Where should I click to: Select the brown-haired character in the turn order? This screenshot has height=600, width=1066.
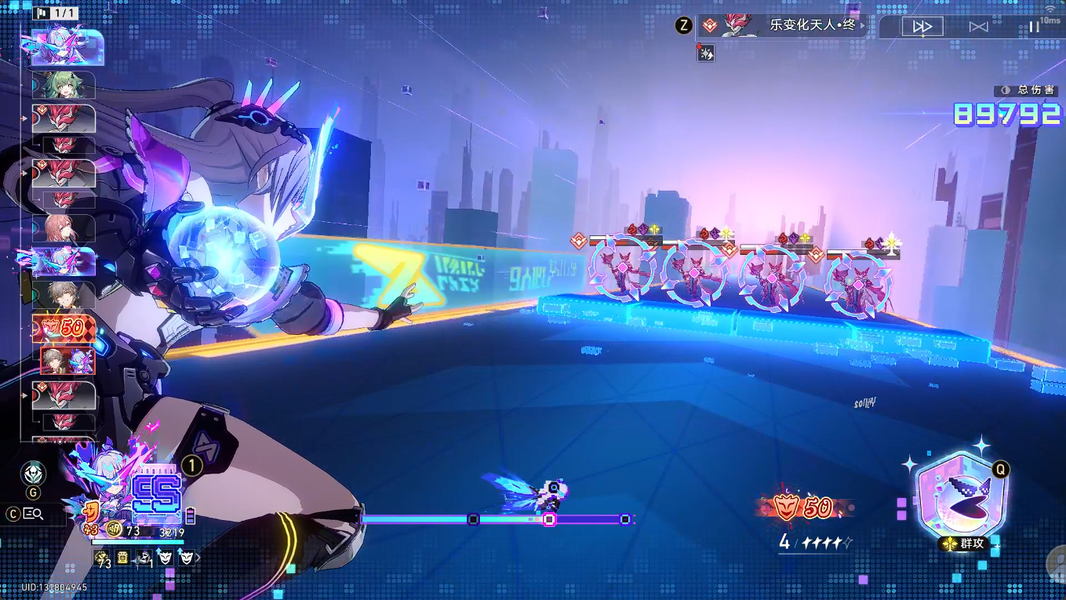tap(63, 296)
